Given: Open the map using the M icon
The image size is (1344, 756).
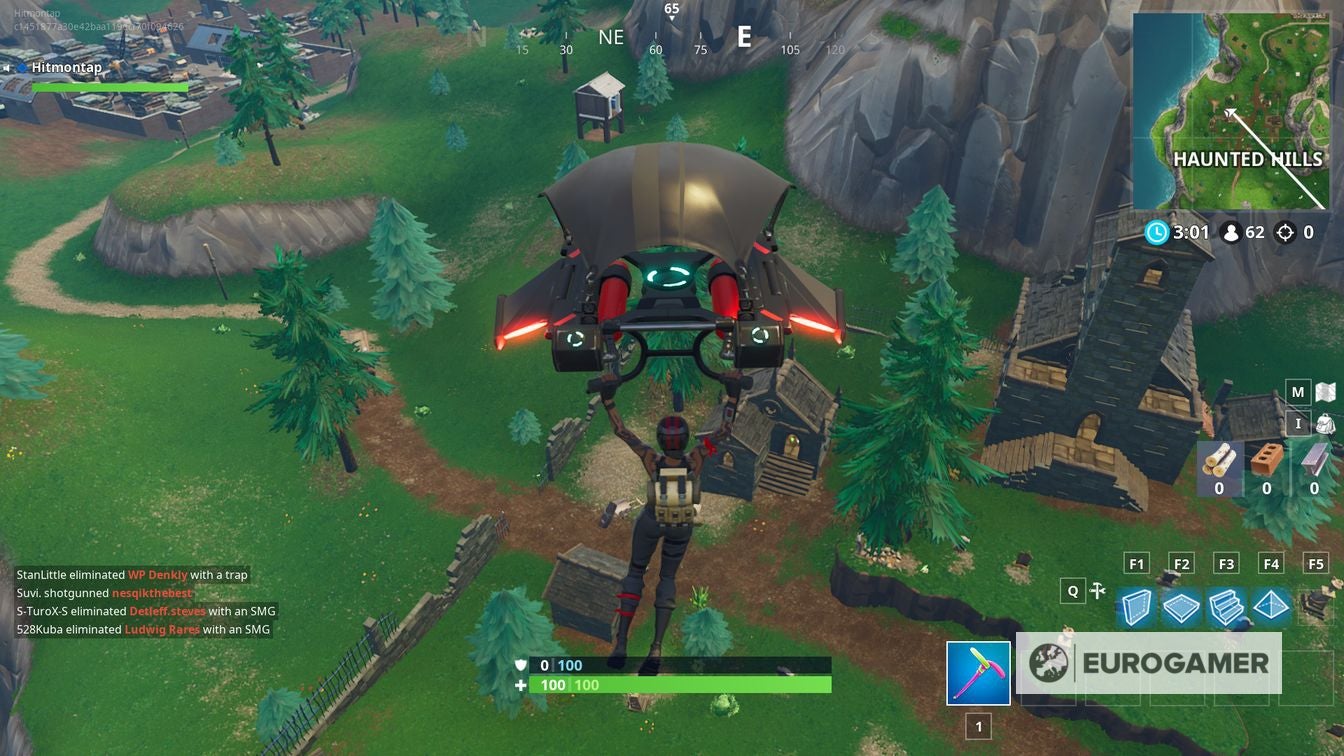Looking at the screenshot, I should [x=1299, y=391].
